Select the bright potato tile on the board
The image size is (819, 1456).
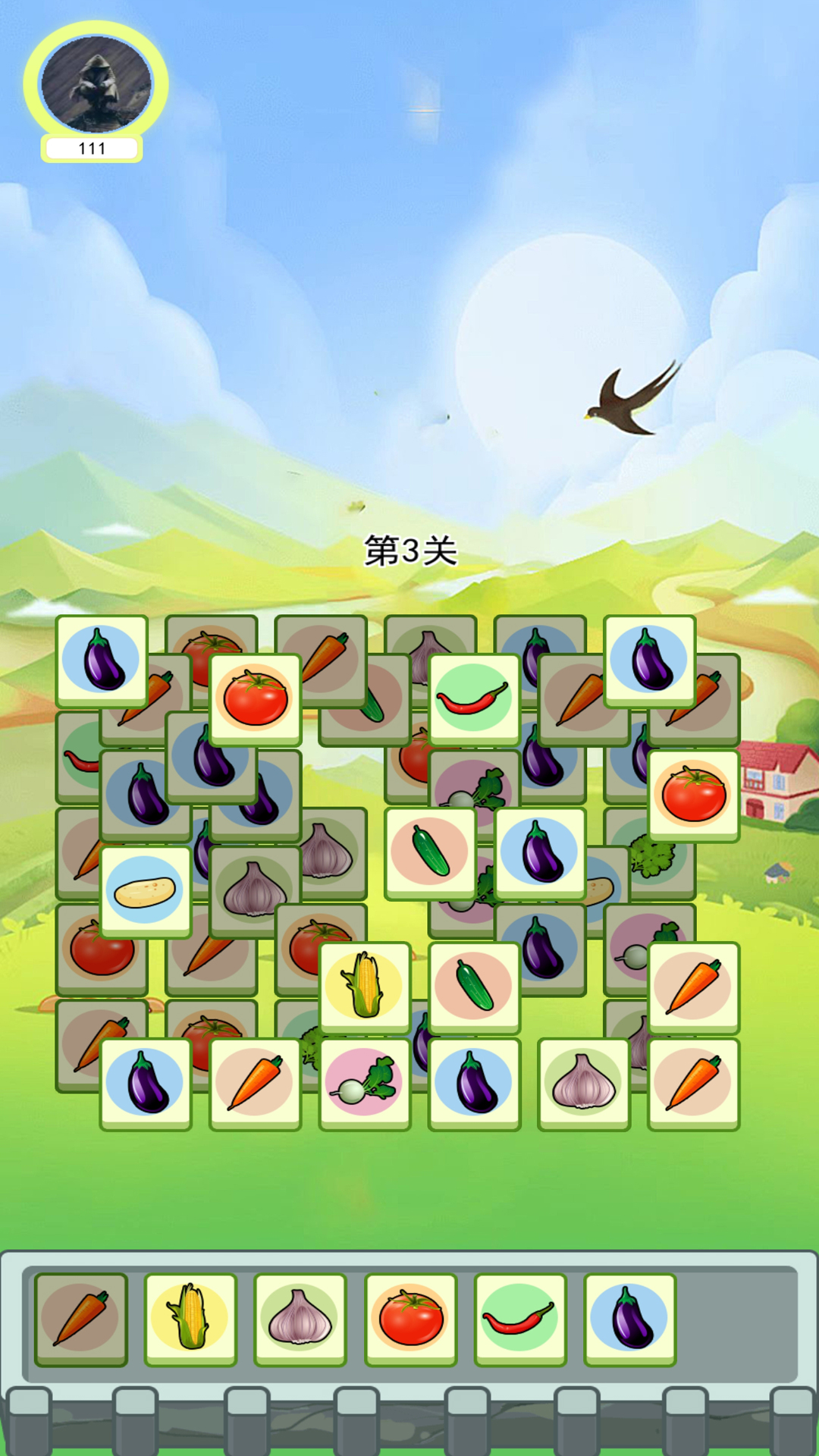[145, 891]
